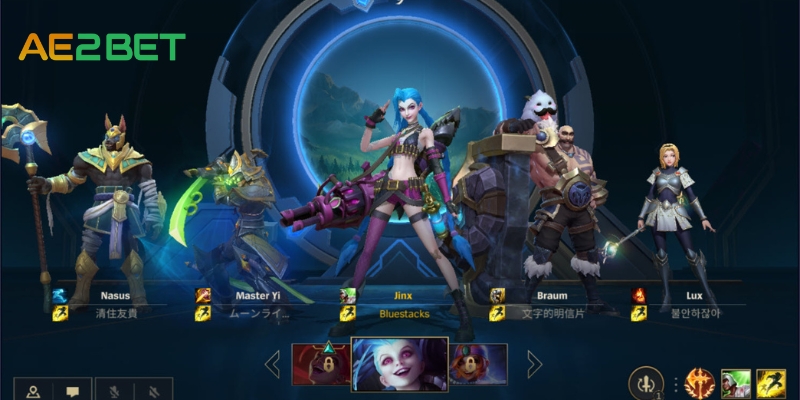Change the yellow Flash spell in the bottom corner

[x=771, y=385]
